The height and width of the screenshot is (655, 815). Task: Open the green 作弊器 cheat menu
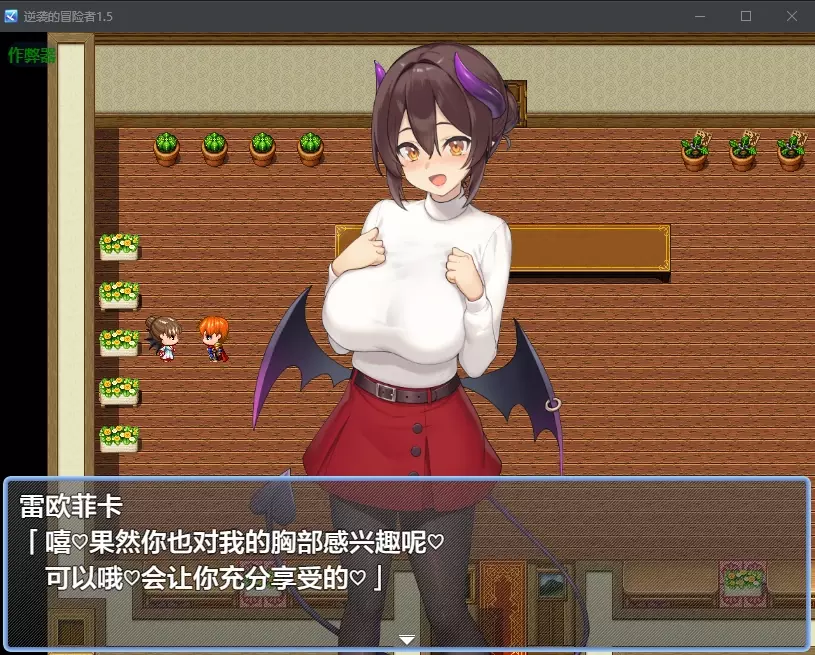coord(31,55)
